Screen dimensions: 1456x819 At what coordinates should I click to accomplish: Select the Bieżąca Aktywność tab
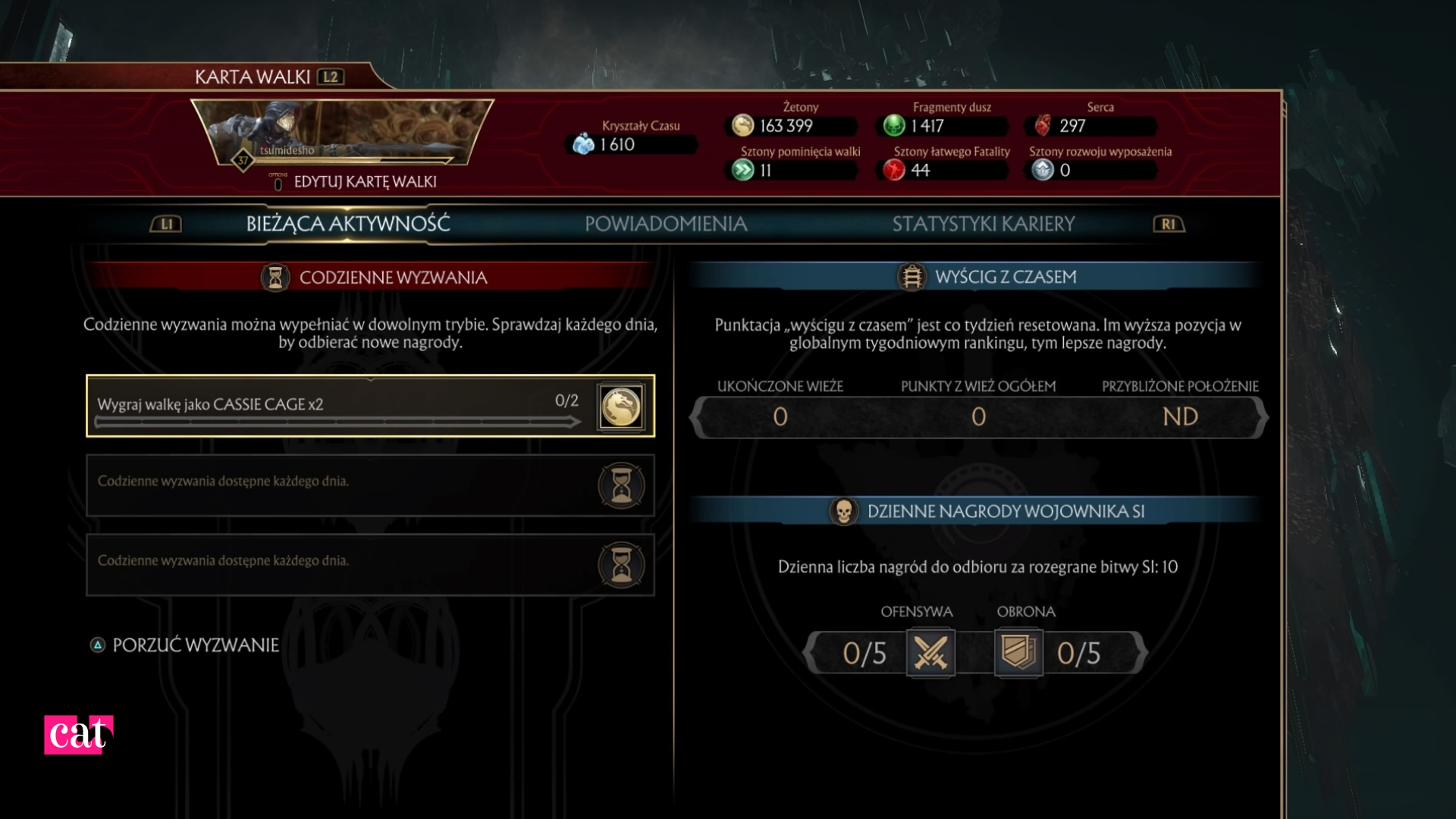347,224
